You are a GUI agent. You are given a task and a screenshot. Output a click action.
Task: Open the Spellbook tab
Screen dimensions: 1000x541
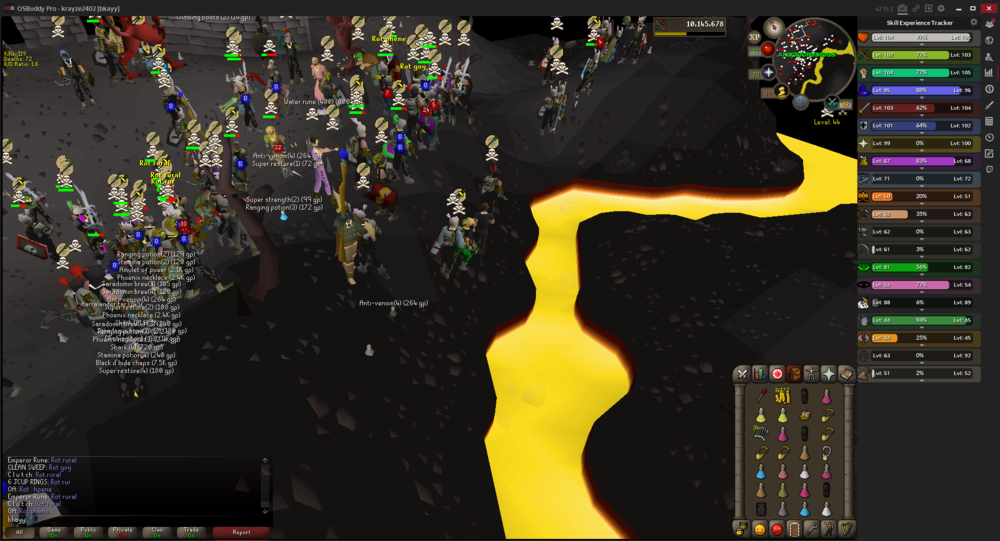tap(846, 374)
